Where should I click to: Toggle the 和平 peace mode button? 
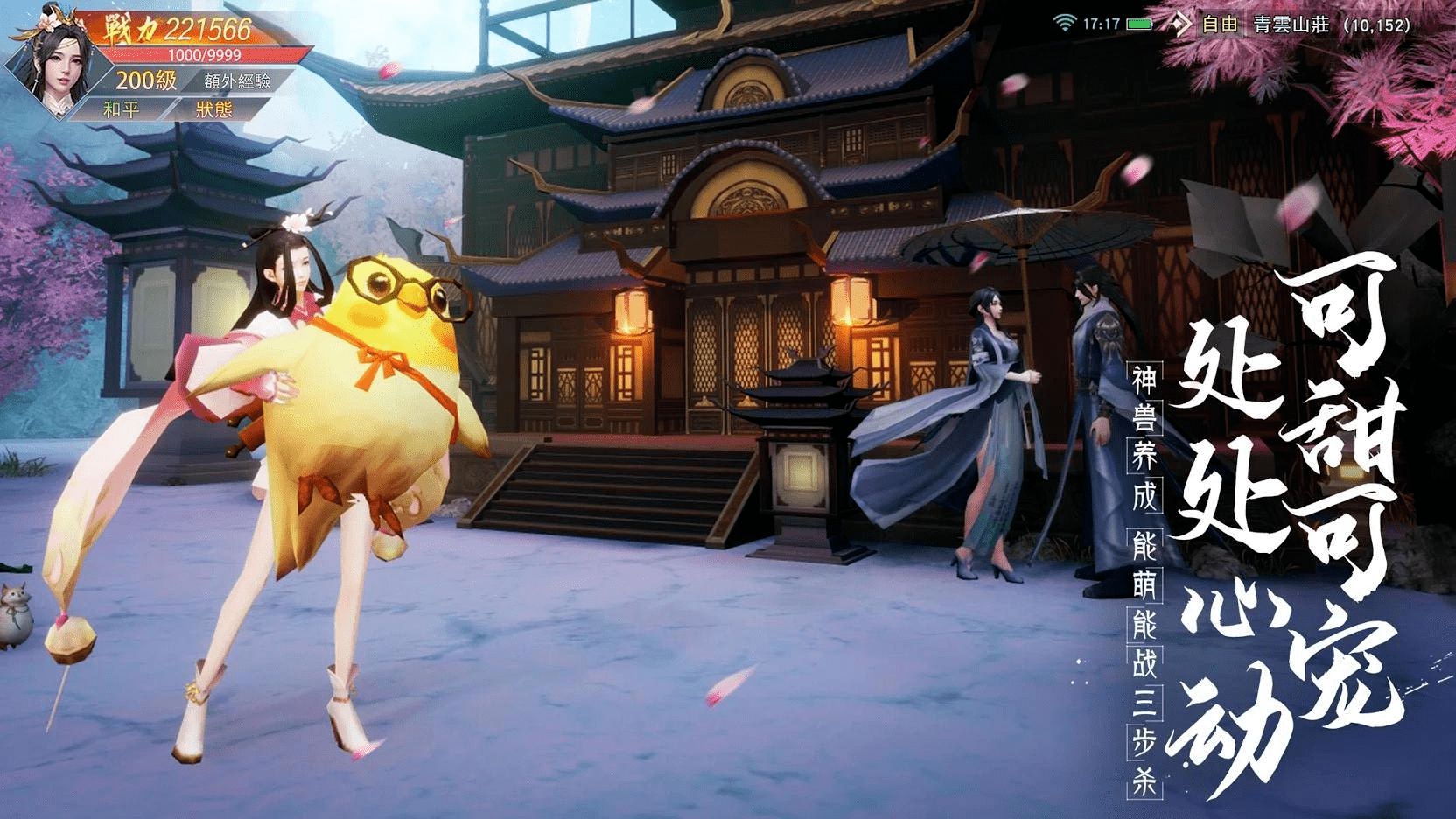pos(121,110)
